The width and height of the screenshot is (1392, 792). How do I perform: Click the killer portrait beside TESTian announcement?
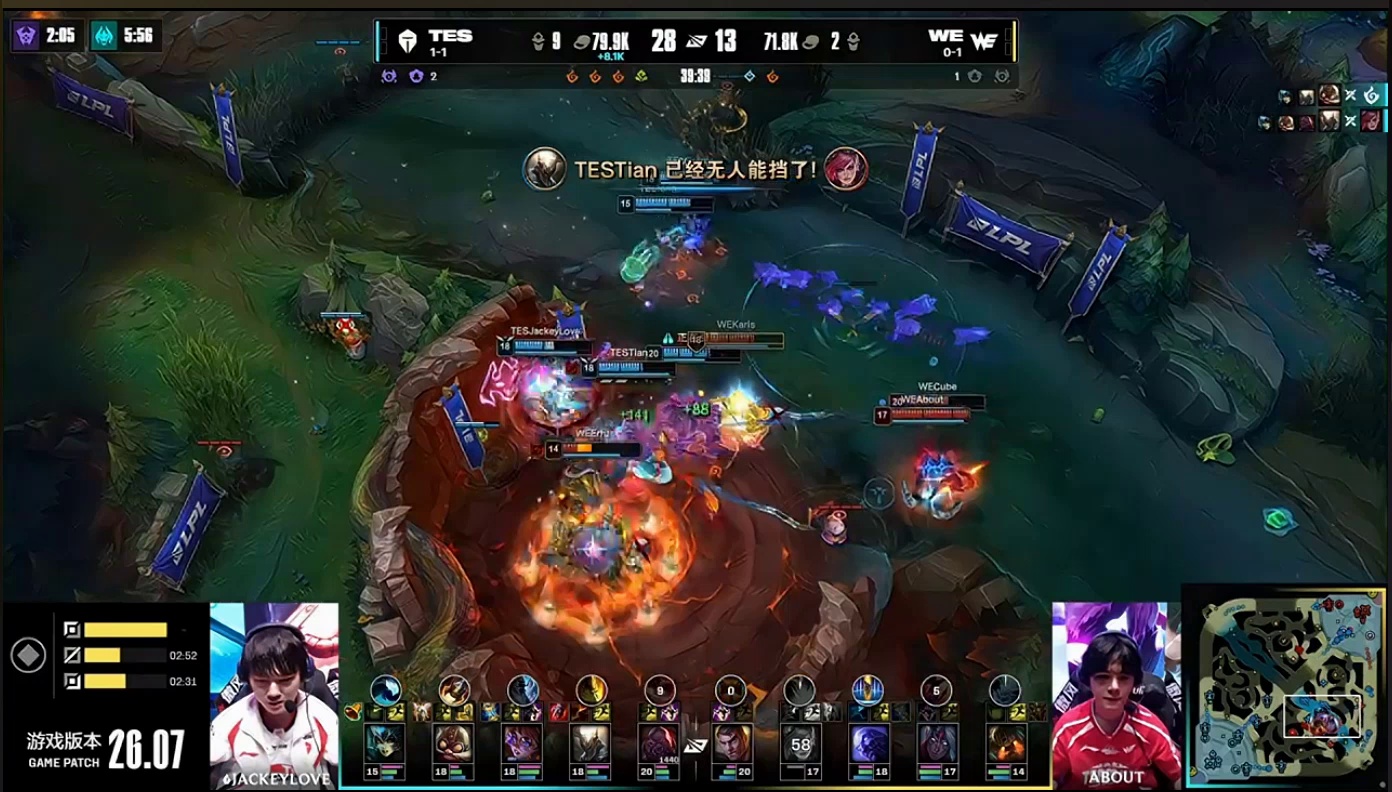tap(545, 168)
